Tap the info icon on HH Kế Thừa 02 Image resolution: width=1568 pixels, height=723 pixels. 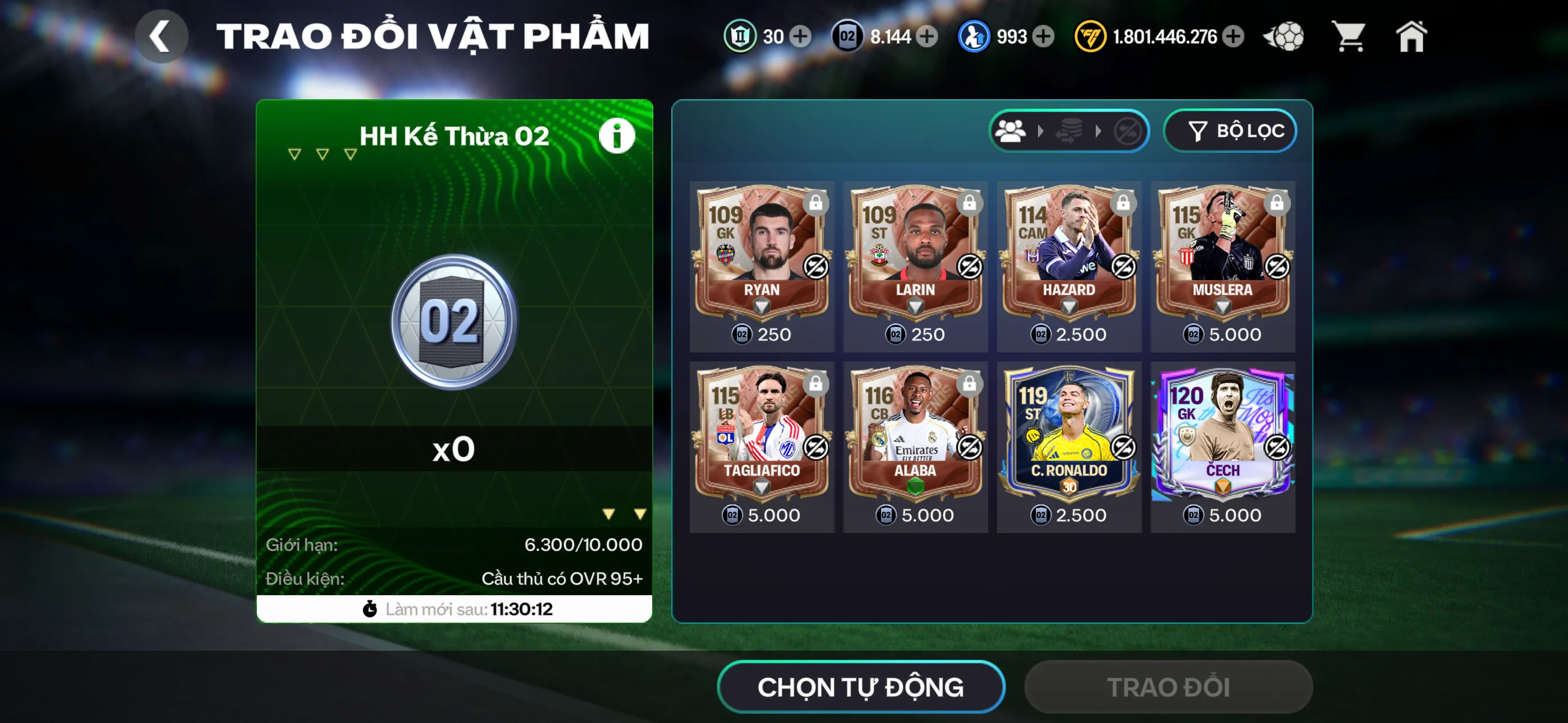(617, 135)
